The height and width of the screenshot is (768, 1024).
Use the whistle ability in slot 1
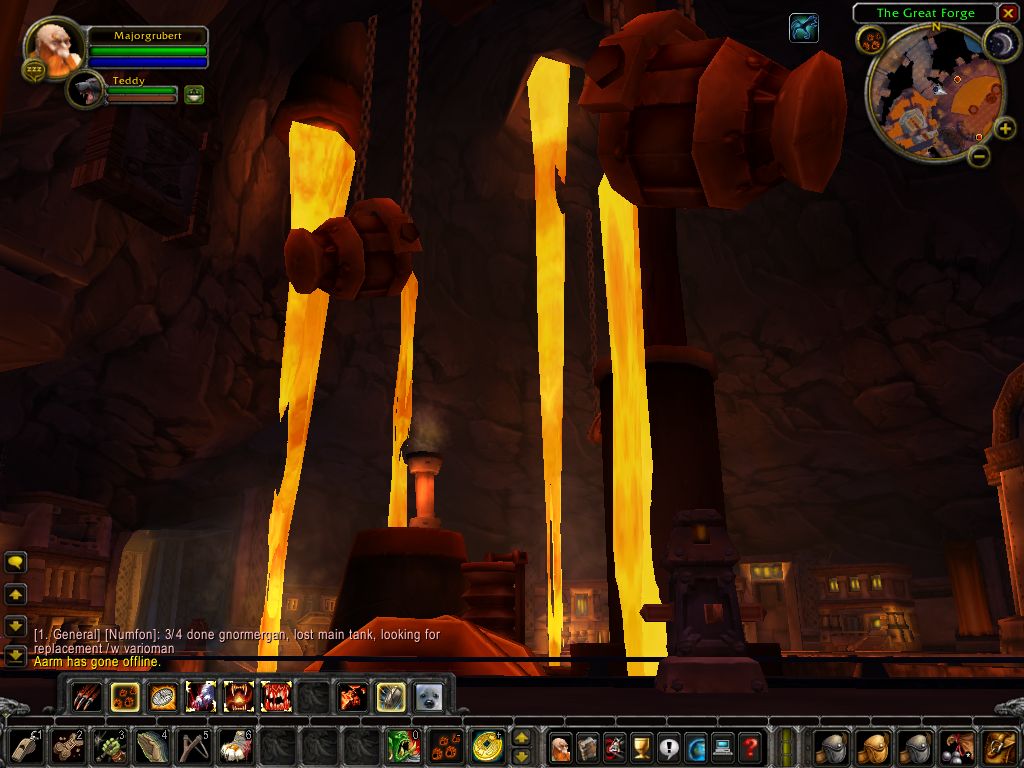pyautogui.click(x=26, y=746)
